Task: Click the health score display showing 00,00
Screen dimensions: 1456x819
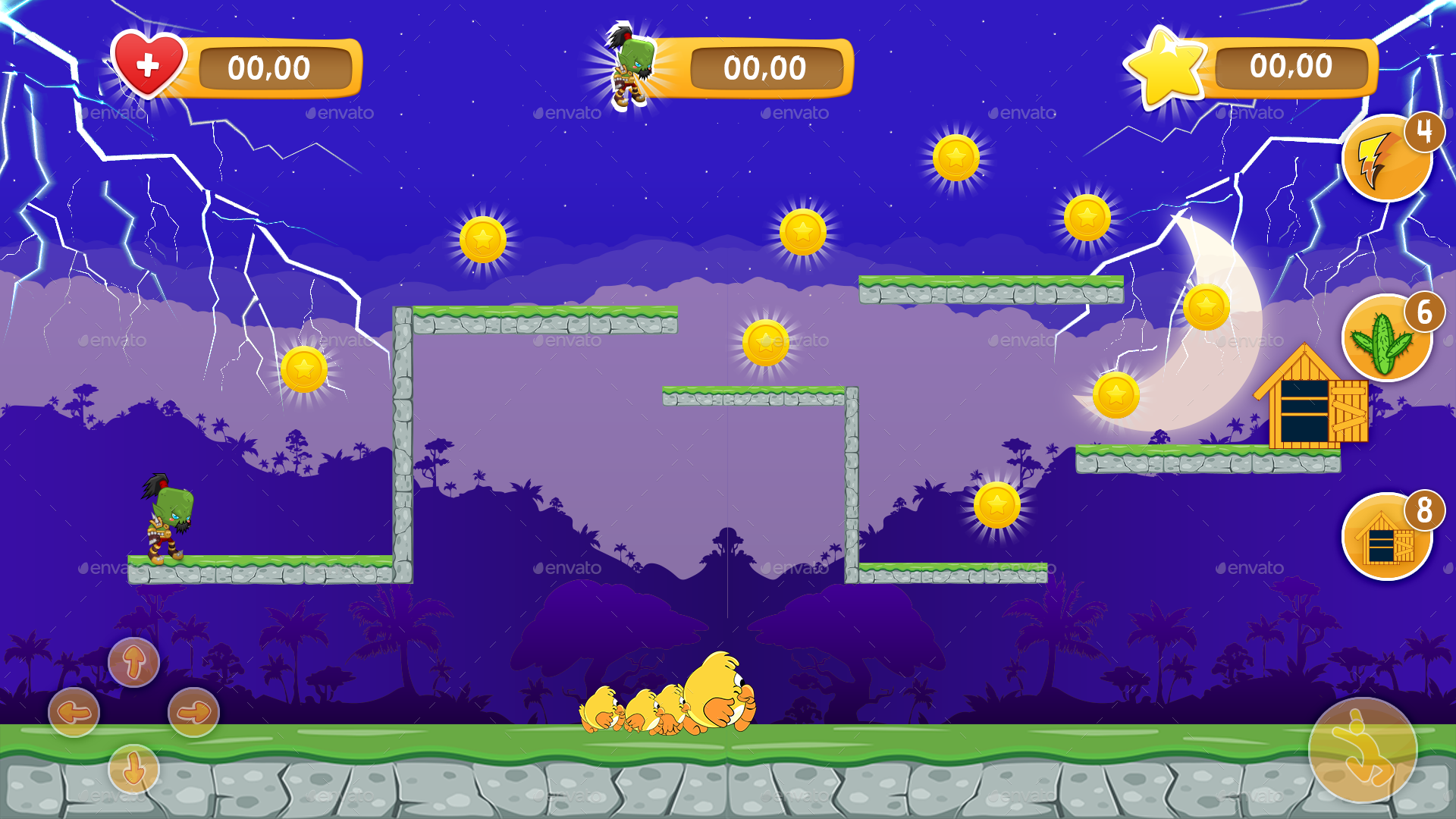Action: coord(271,67)
